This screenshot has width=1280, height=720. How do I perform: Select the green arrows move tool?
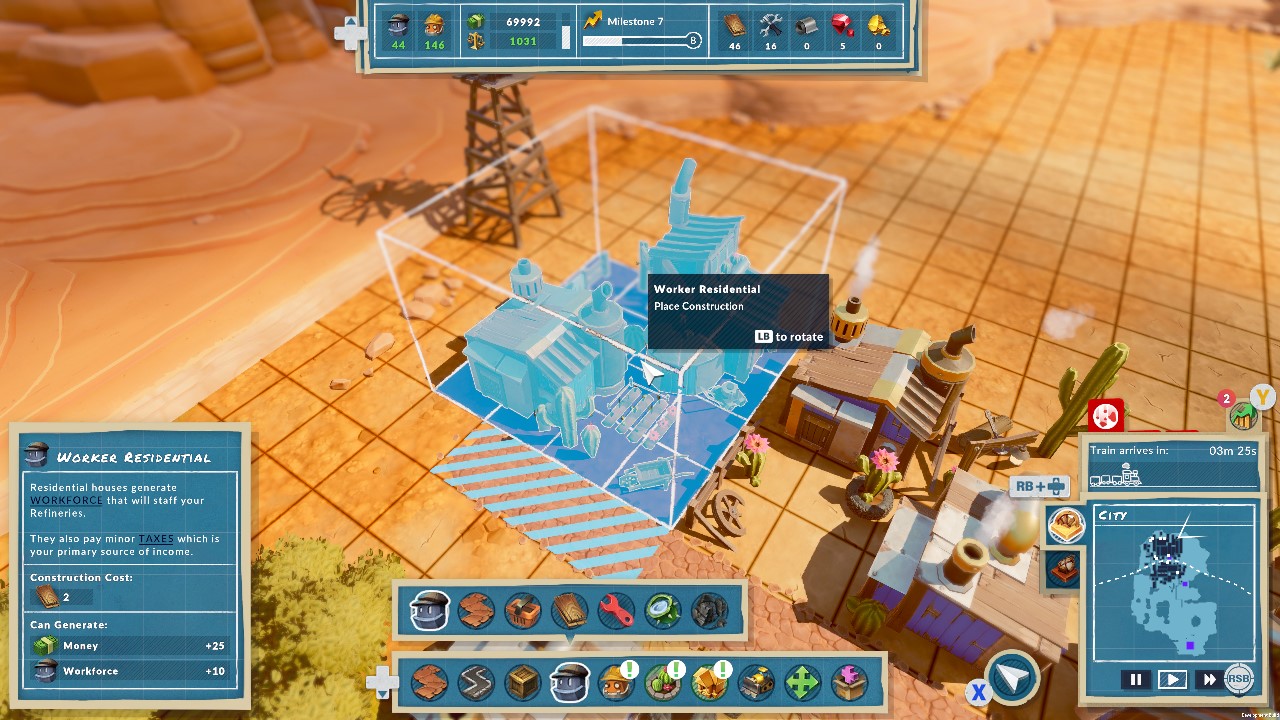pos(802,683)
